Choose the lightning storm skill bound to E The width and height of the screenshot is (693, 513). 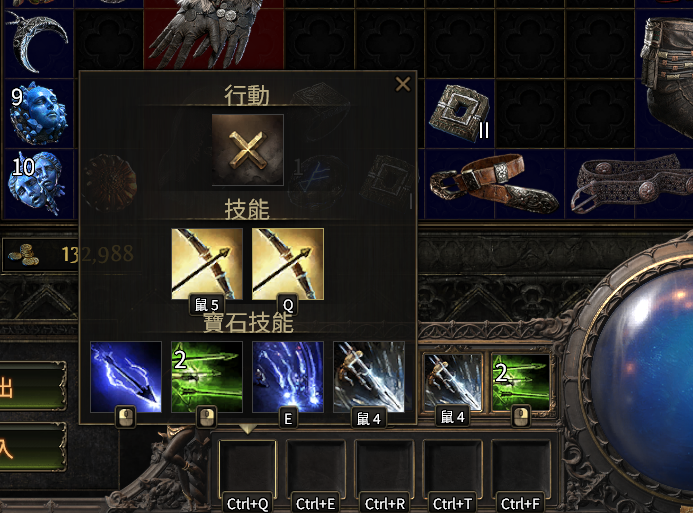pos(288,376)
